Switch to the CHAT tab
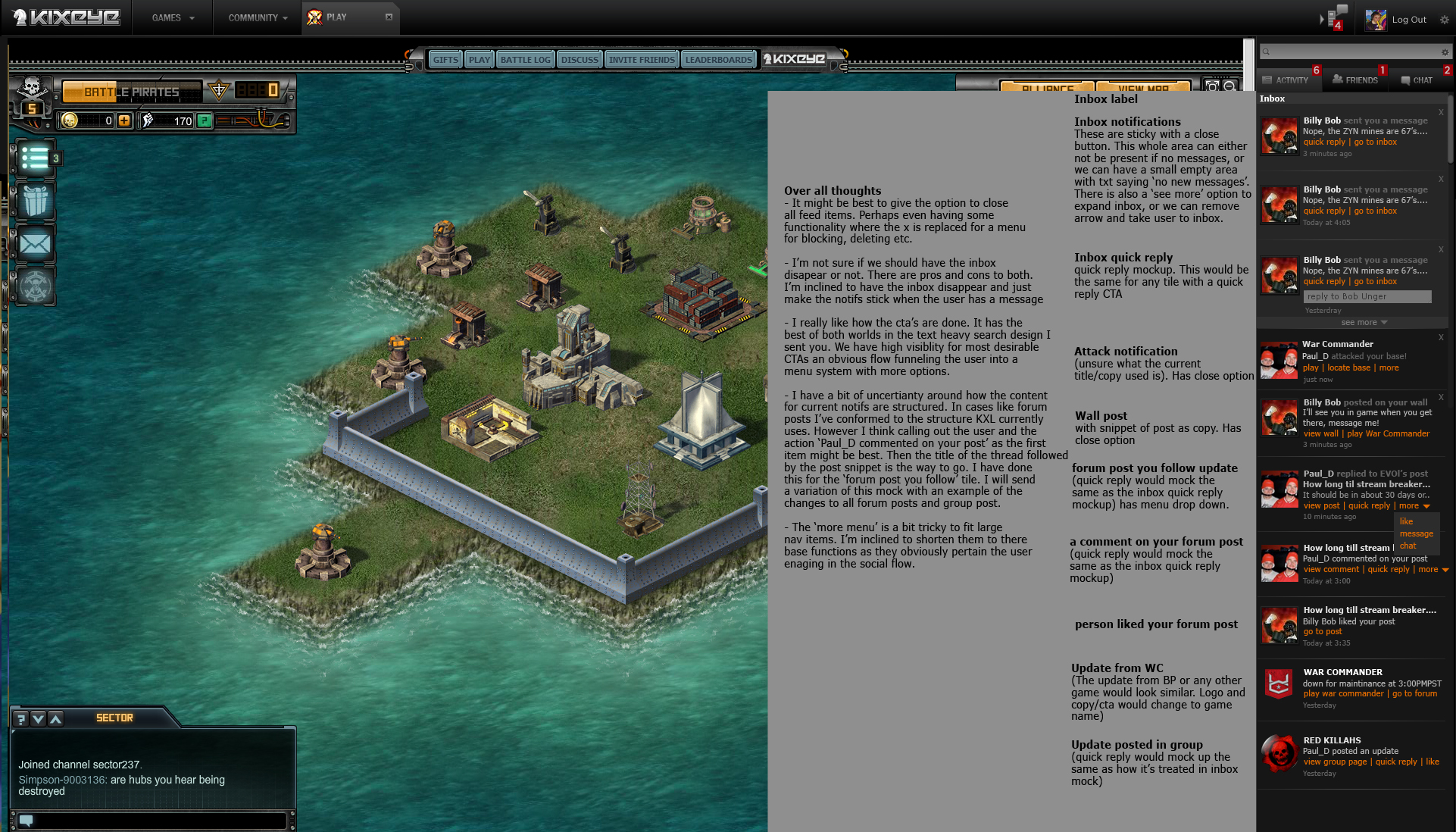The image size is (1456, 832). tap(1417, 80)
